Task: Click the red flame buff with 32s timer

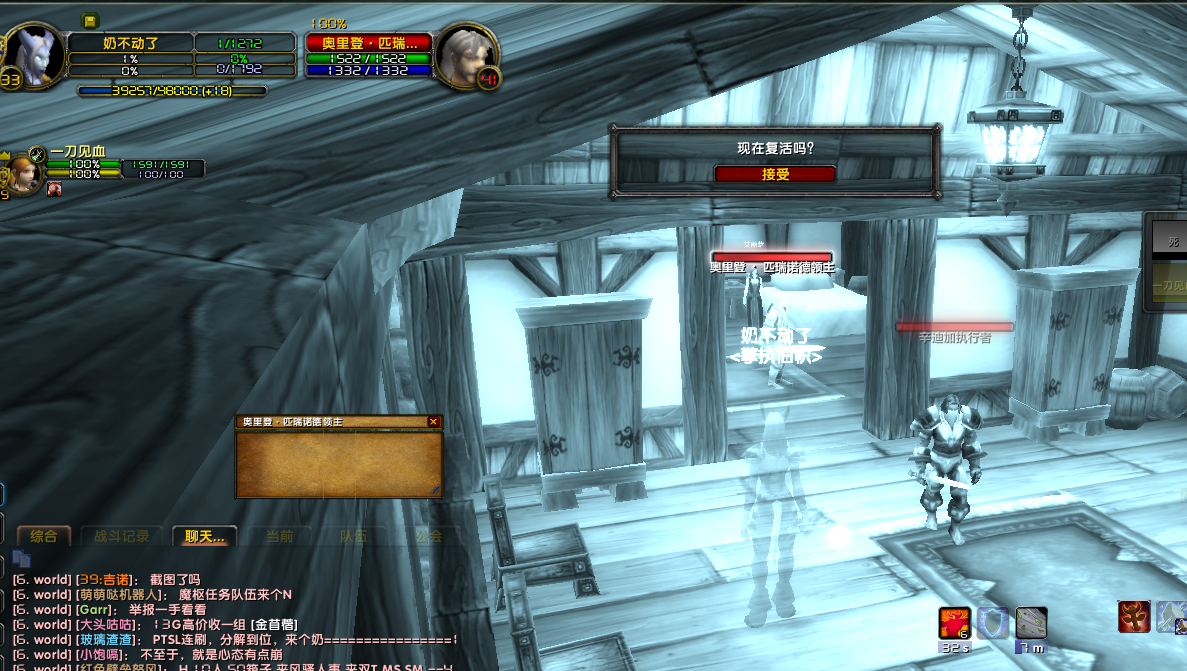Action: click(x=954, y=623)
